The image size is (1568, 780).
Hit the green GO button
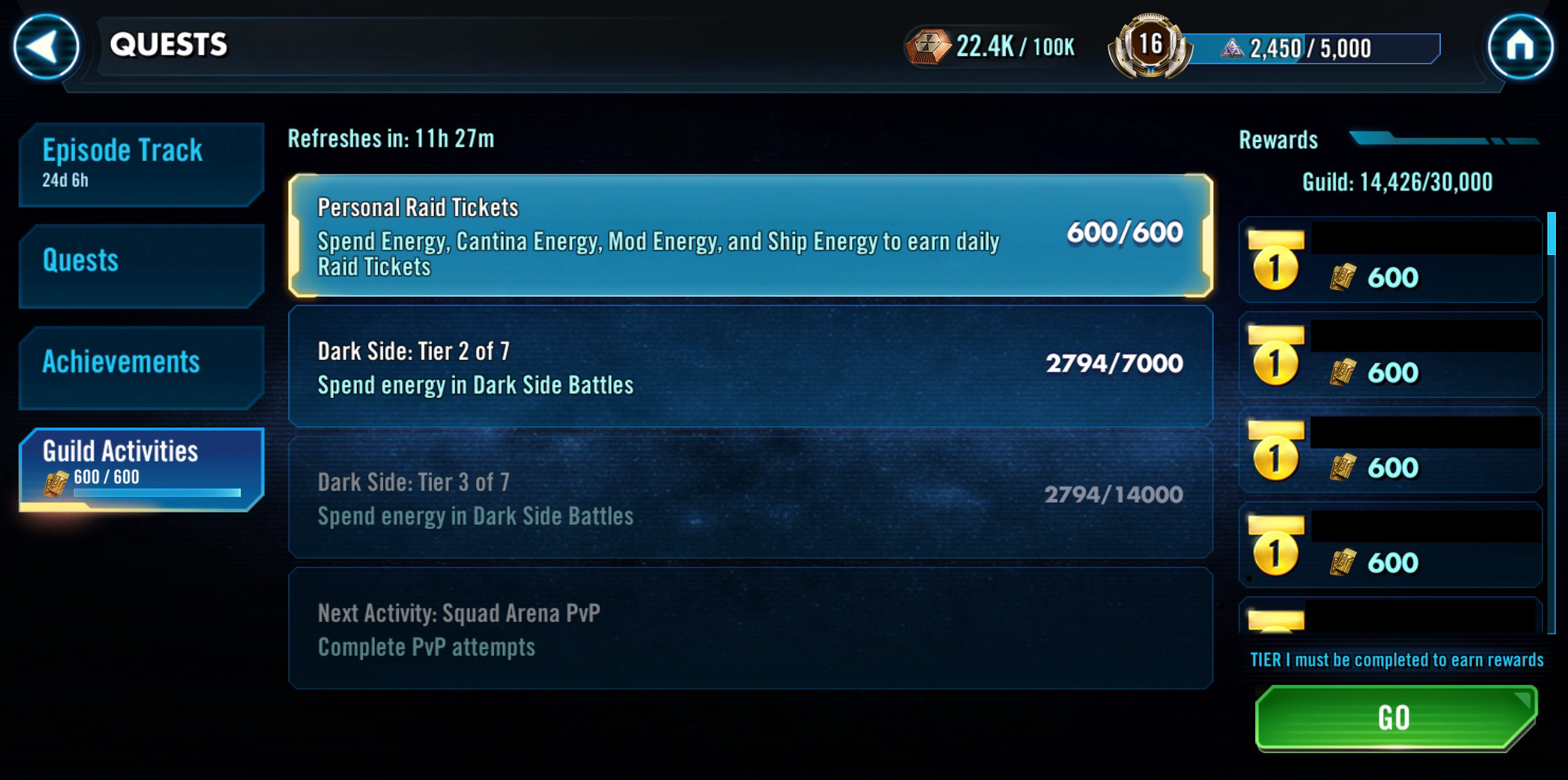1396,717
